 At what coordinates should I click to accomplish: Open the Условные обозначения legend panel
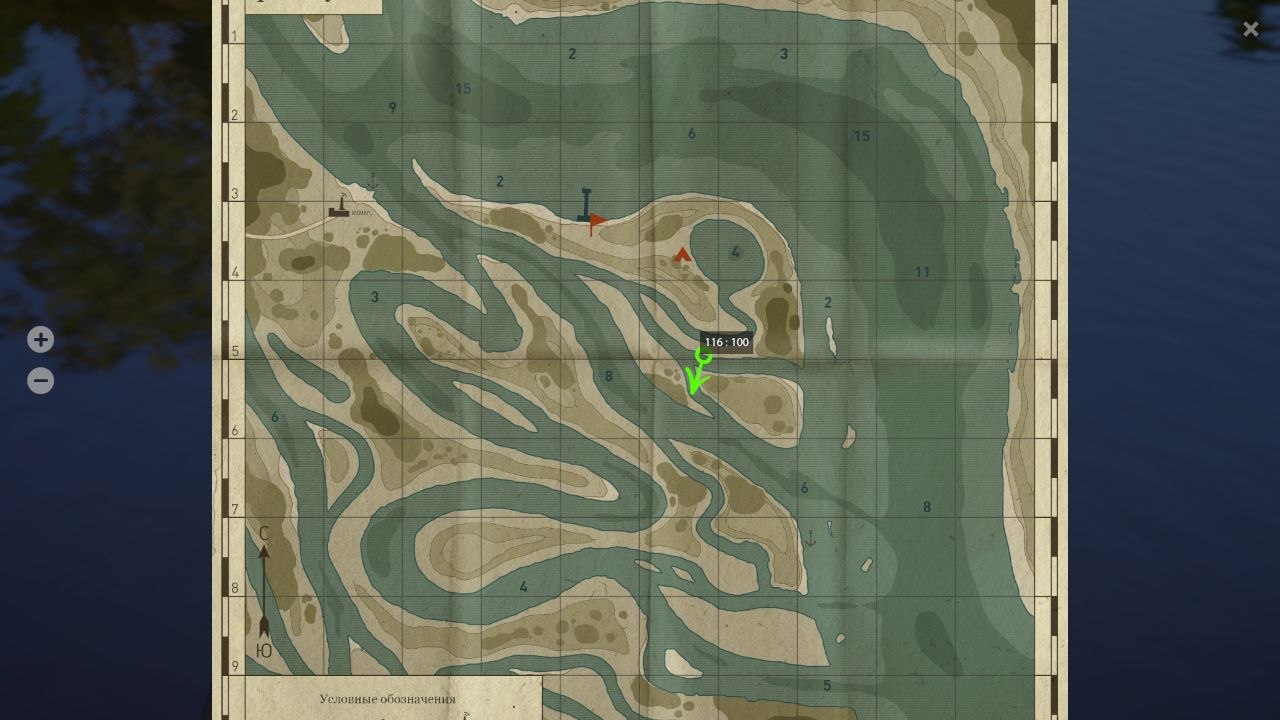pos(389,699)
